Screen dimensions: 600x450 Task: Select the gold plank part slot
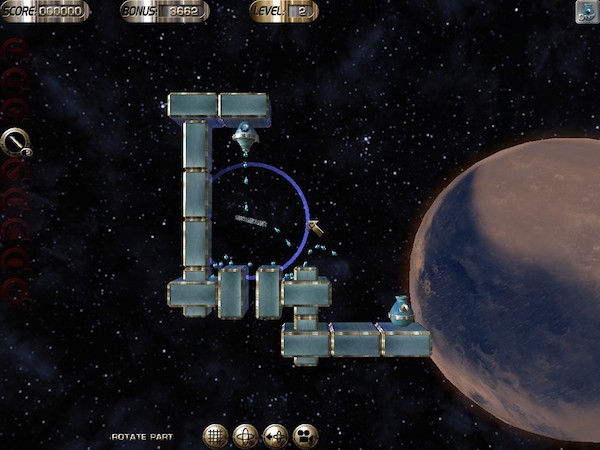tap(15, 143)
